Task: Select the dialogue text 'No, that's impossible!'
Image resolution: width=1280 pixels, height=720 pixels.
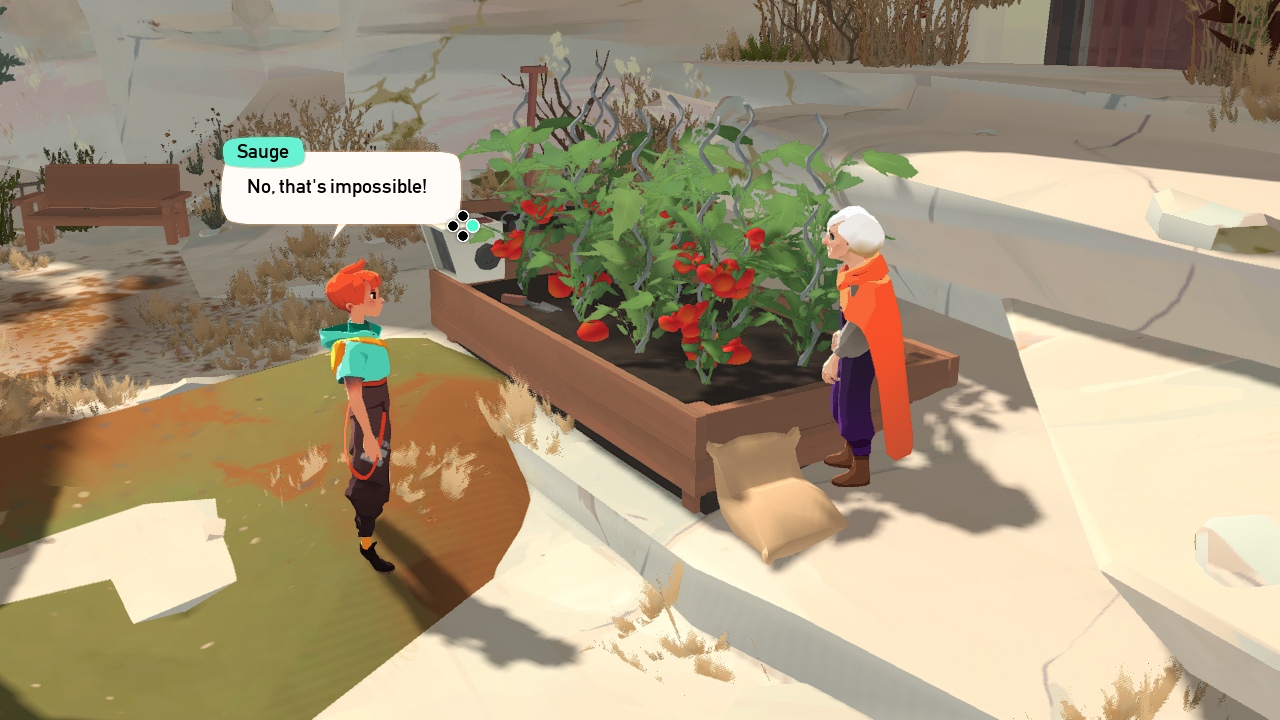Action: [337, 185]
